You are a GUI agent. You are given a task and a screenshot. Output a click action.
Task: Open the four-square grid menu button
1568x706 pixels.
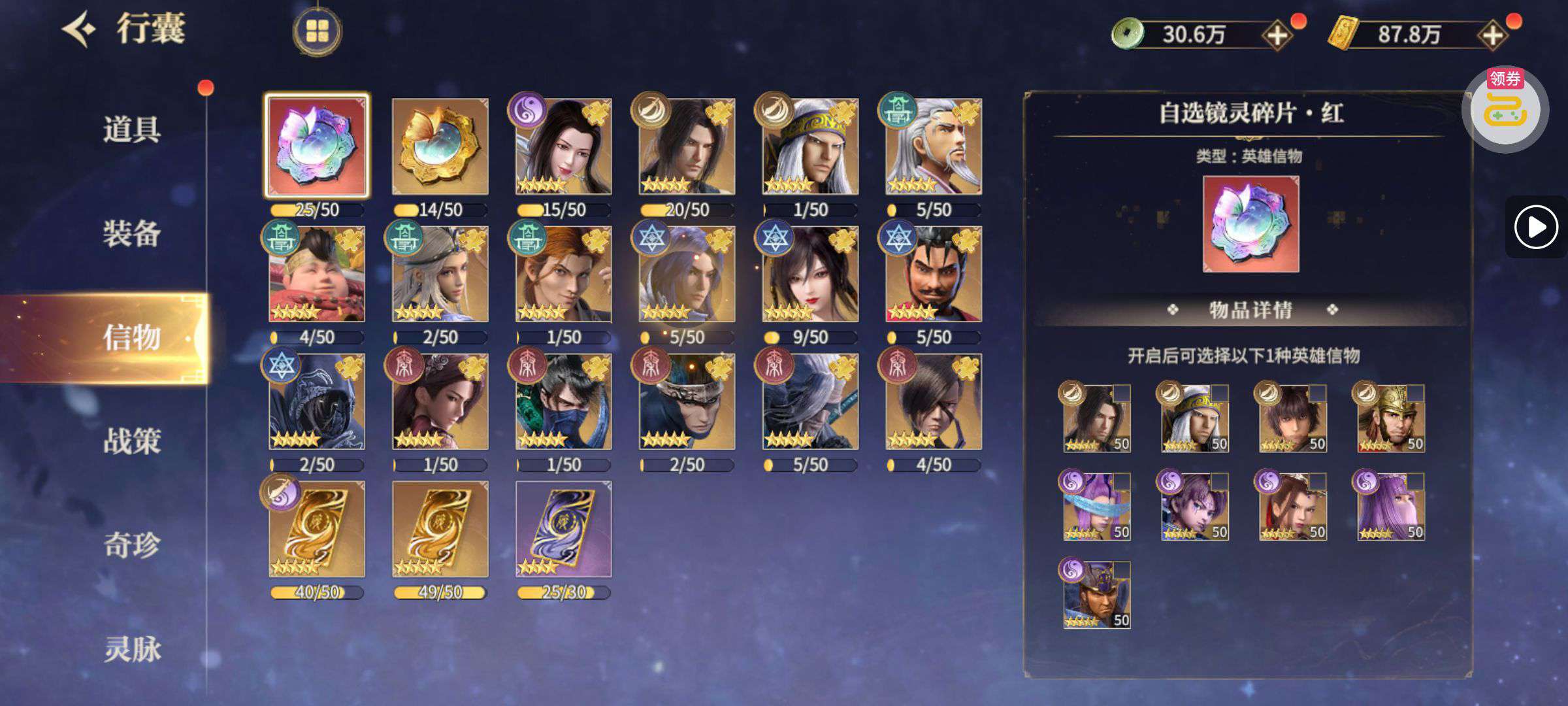(x=317, y=31)
